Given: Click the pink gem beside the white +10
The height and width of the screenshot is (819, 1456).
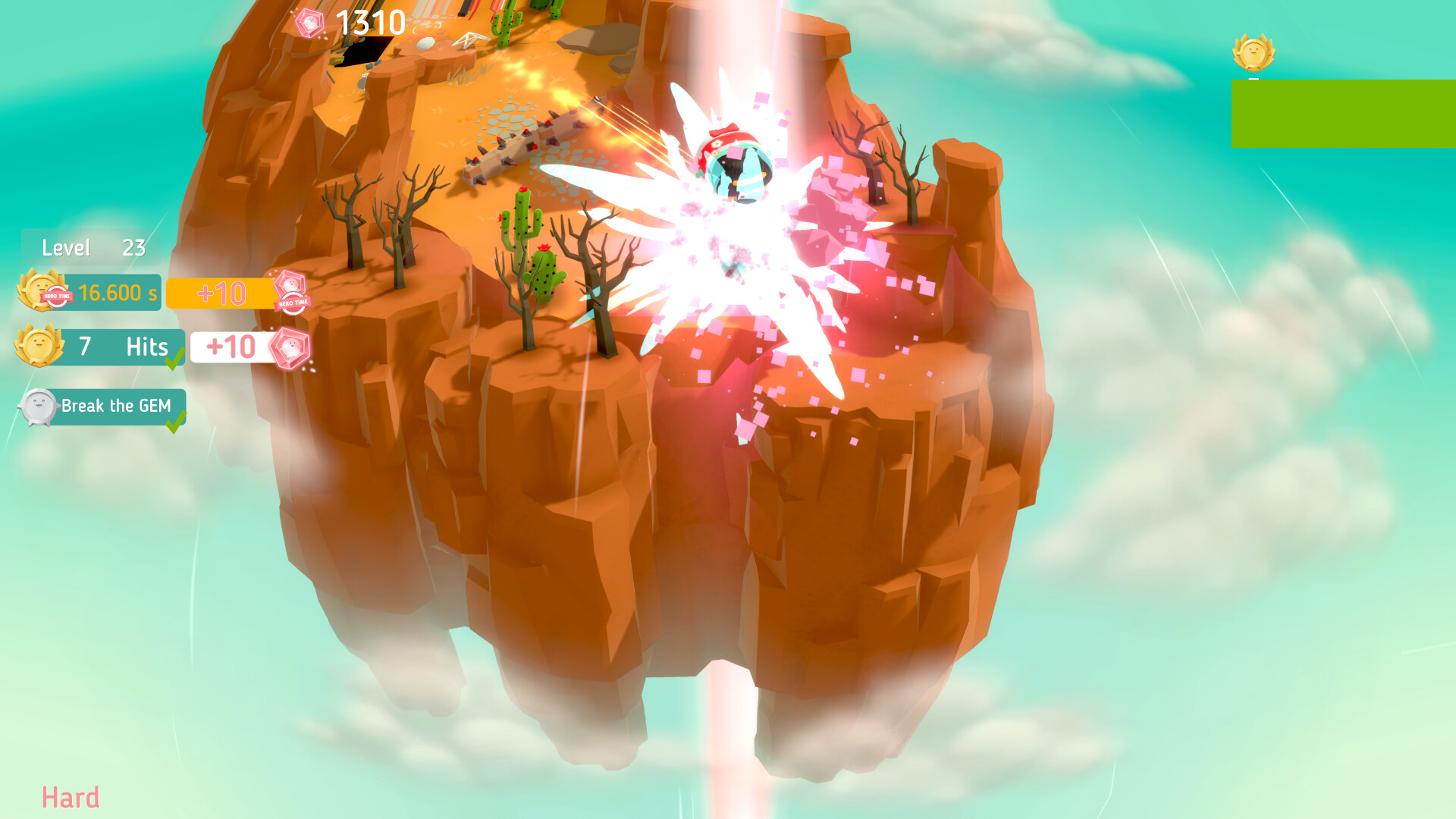Looking at the screenshot, I should tap(290, 349).
